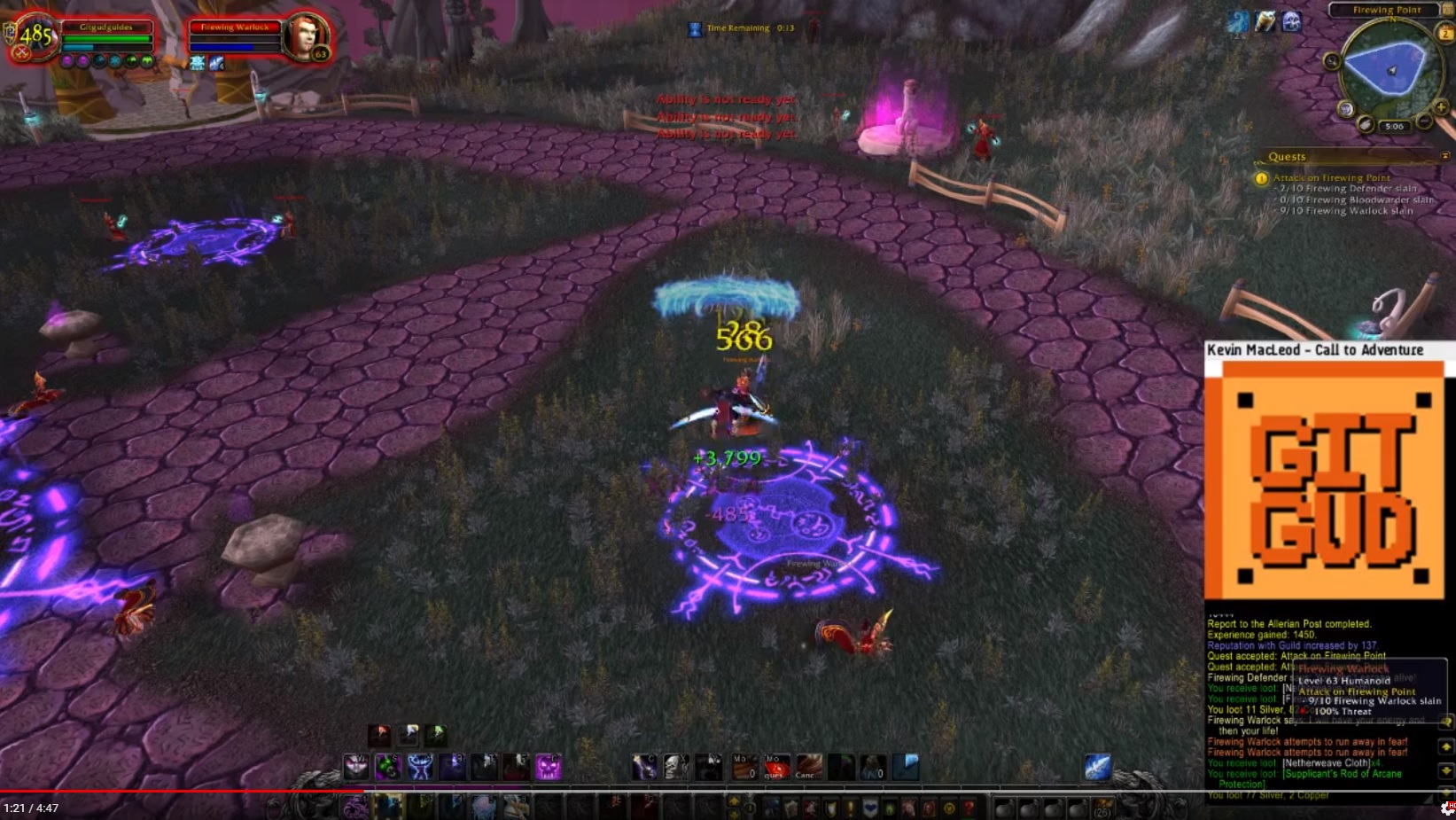This screenshot has width=1456, height=820.
Task: Zoom in the minimap with the plus button
Action: [x=1440, y=106]
